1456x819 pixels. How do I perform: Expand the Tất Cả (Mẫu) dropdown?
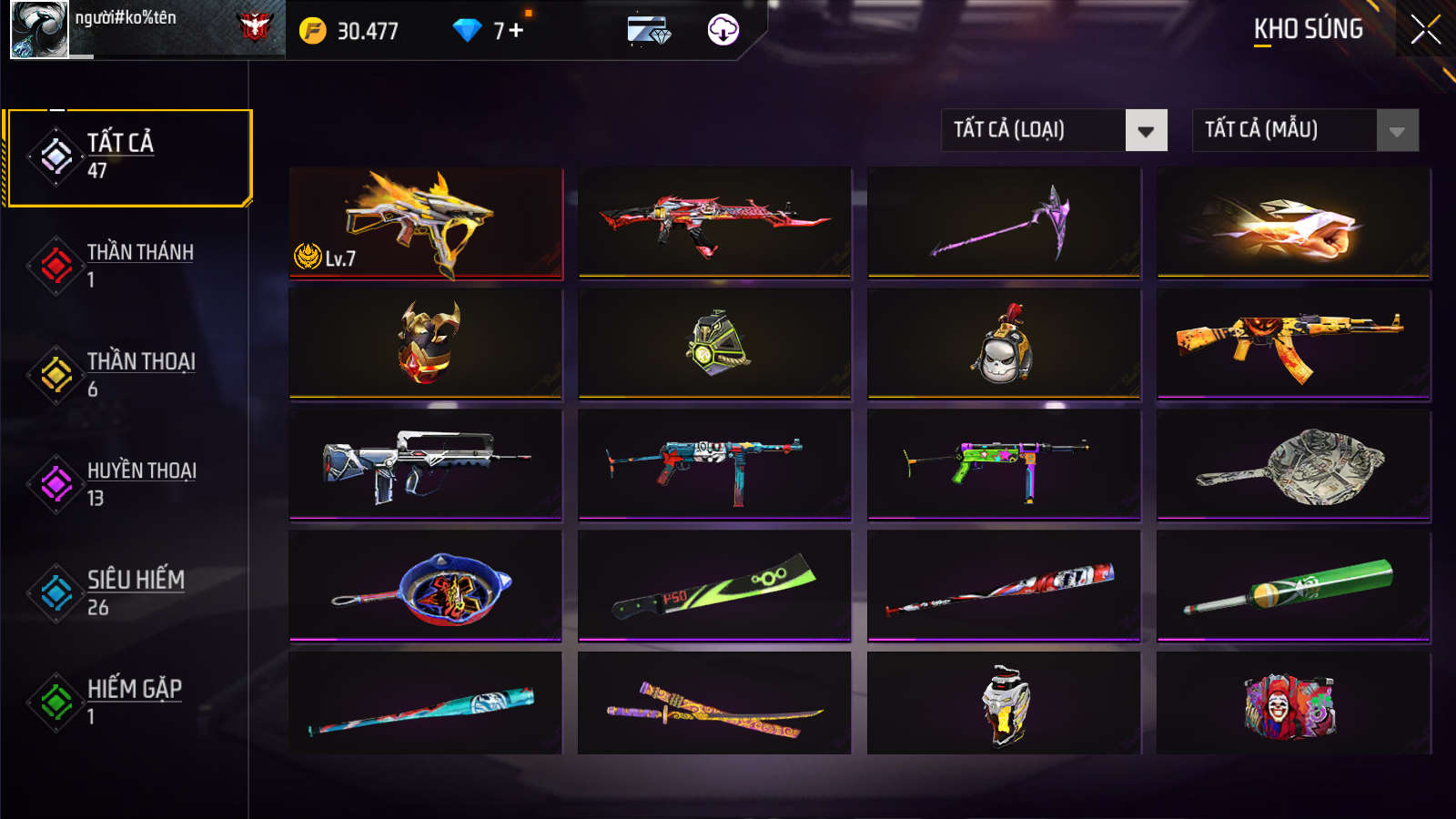[x=1305, y=130]
